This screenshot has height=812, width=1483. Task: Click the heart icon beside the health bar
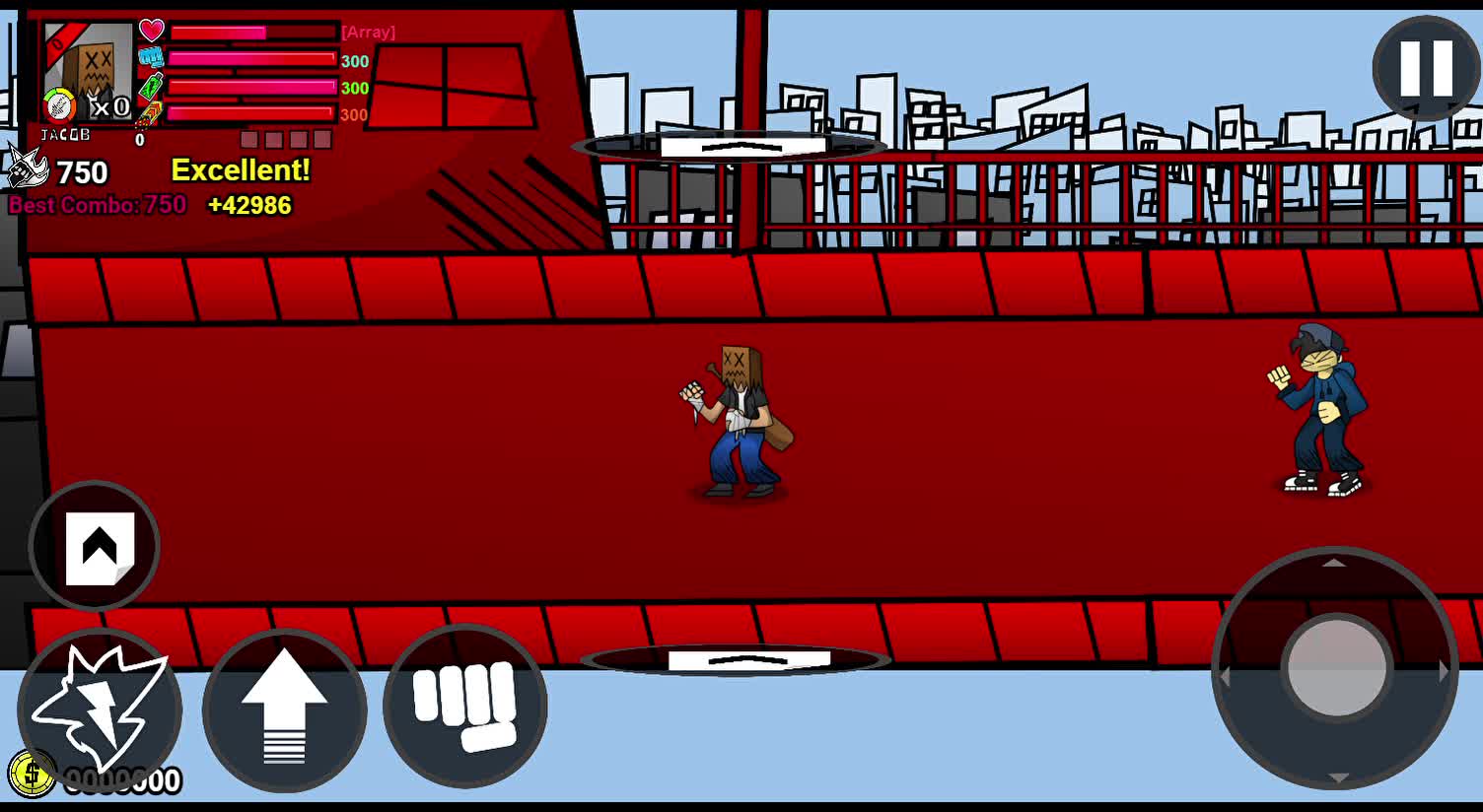point(150,31)
